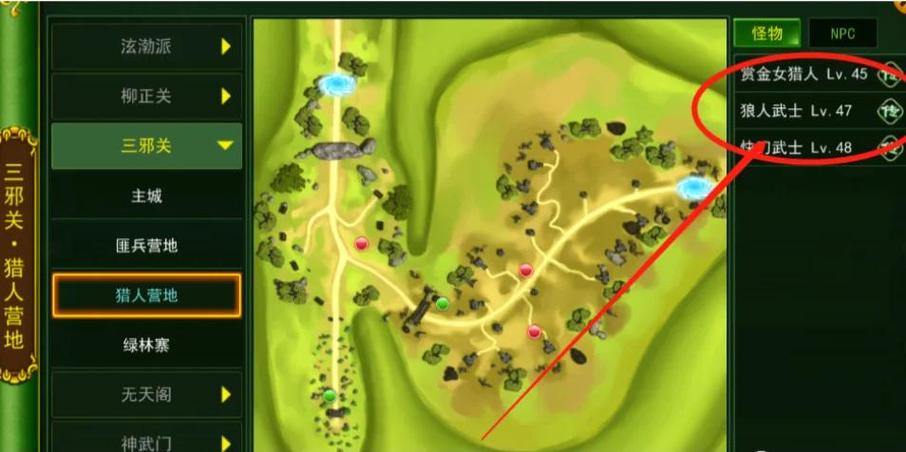
Task: Collapse the 三邪关 region
Action: click(x=147, y=146)
